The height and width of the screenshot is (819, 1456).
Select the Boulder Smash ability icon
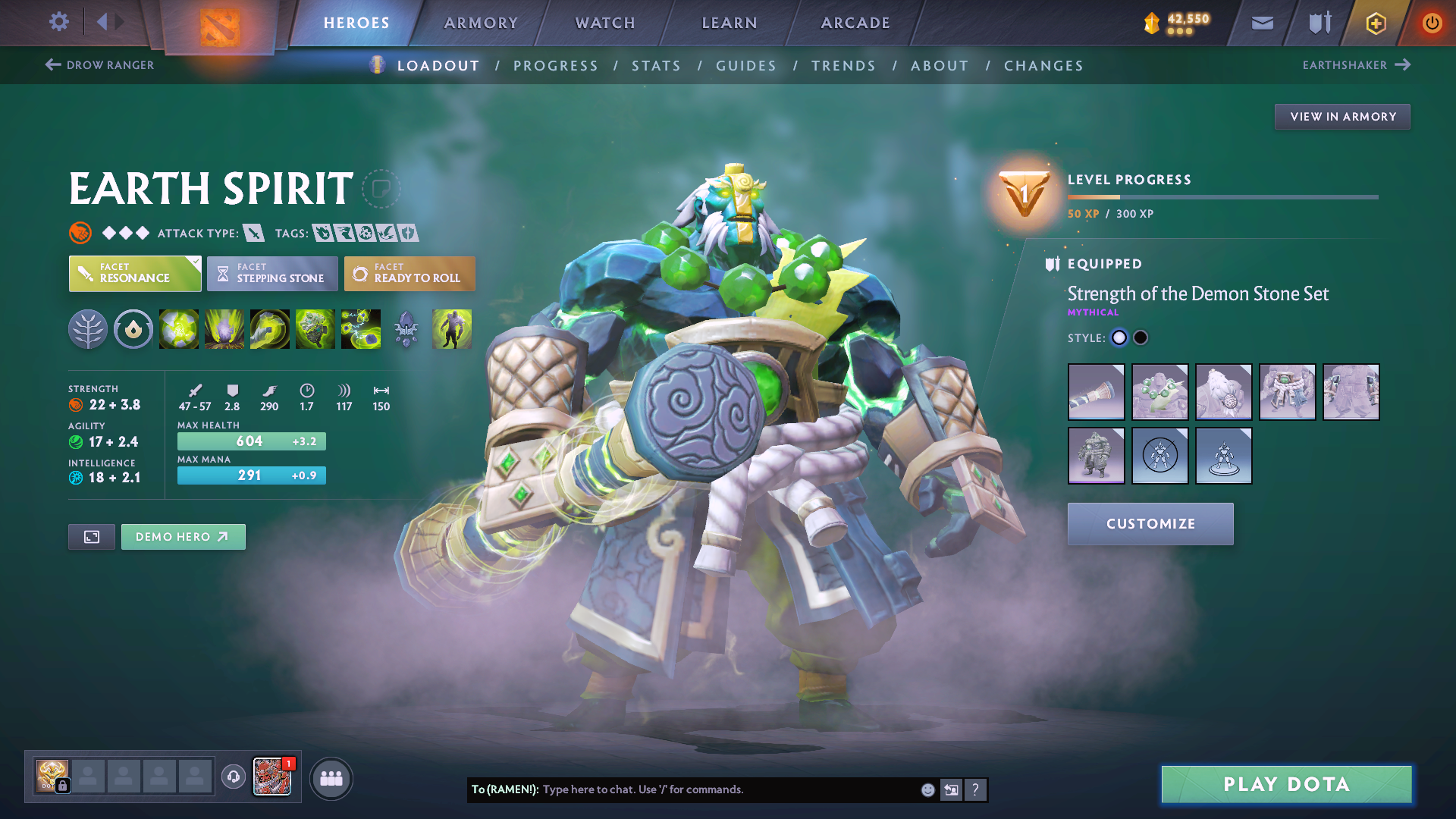pos(179,328)
